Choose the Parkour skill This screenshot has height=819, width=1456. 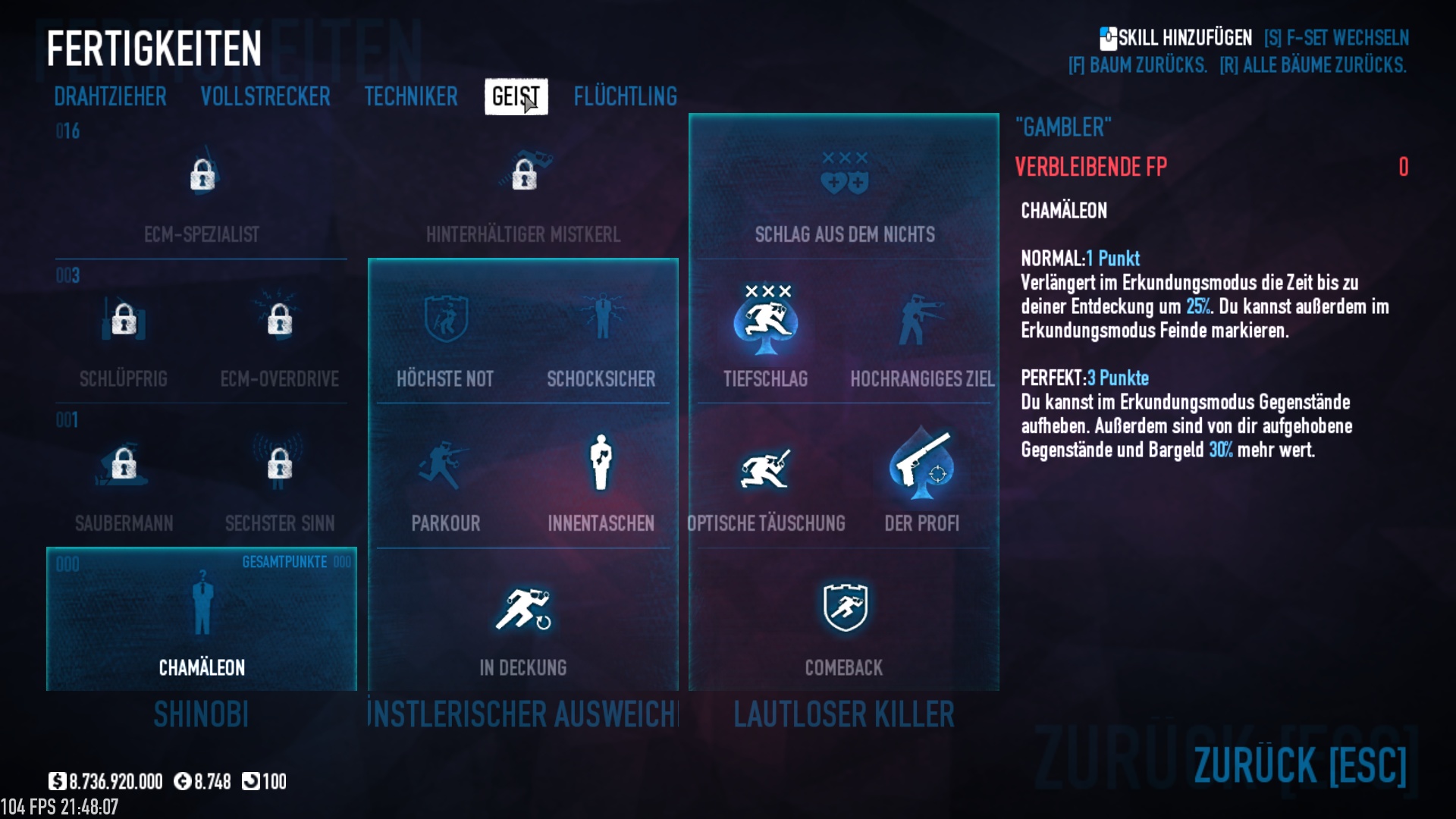[445, 465]
